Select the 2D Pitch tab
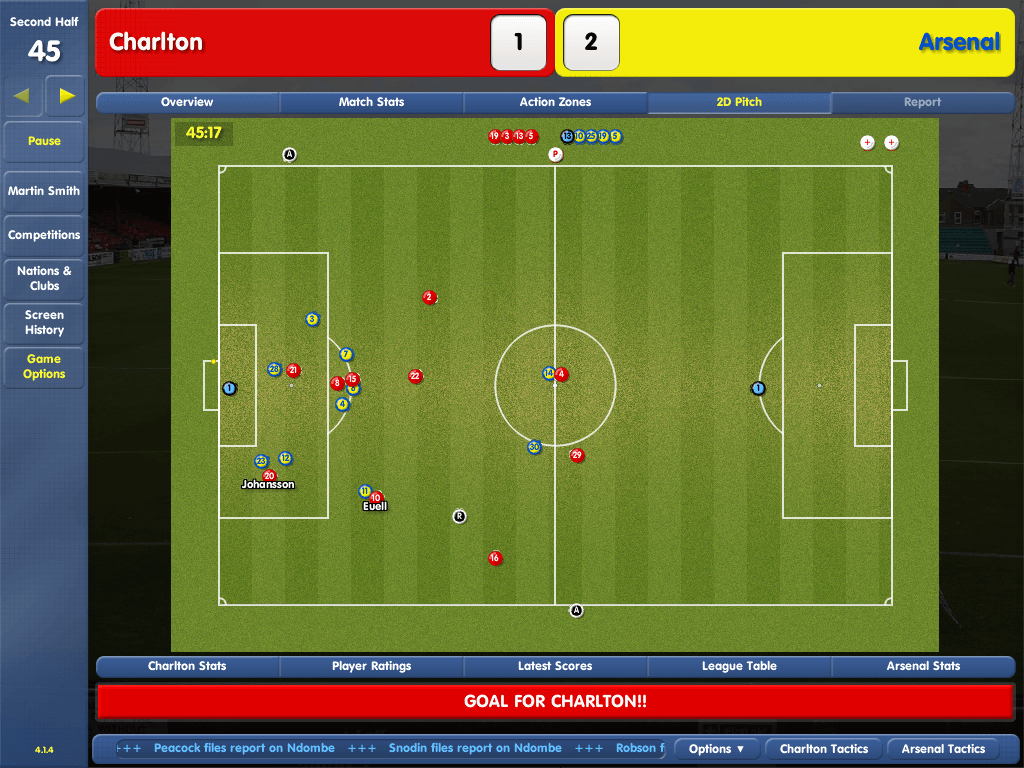Screen dimensions: 1024x768 tap(739, 102)
